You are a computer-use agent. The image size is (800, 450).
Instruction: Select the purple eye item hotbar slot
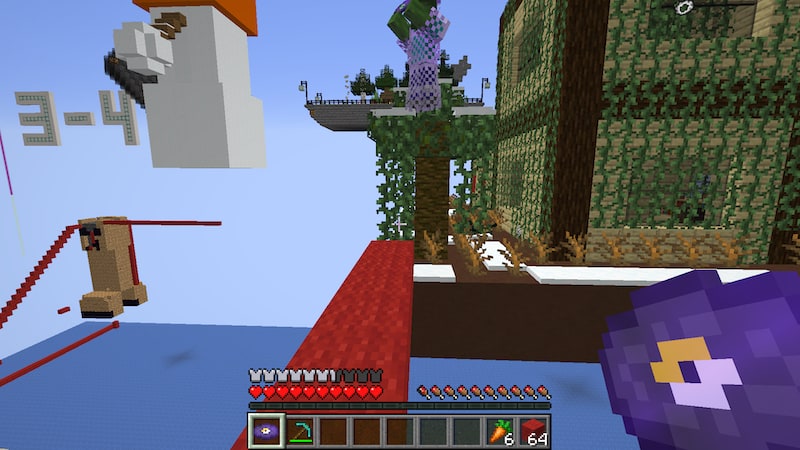pyautogui.click(x=266, y=431)
